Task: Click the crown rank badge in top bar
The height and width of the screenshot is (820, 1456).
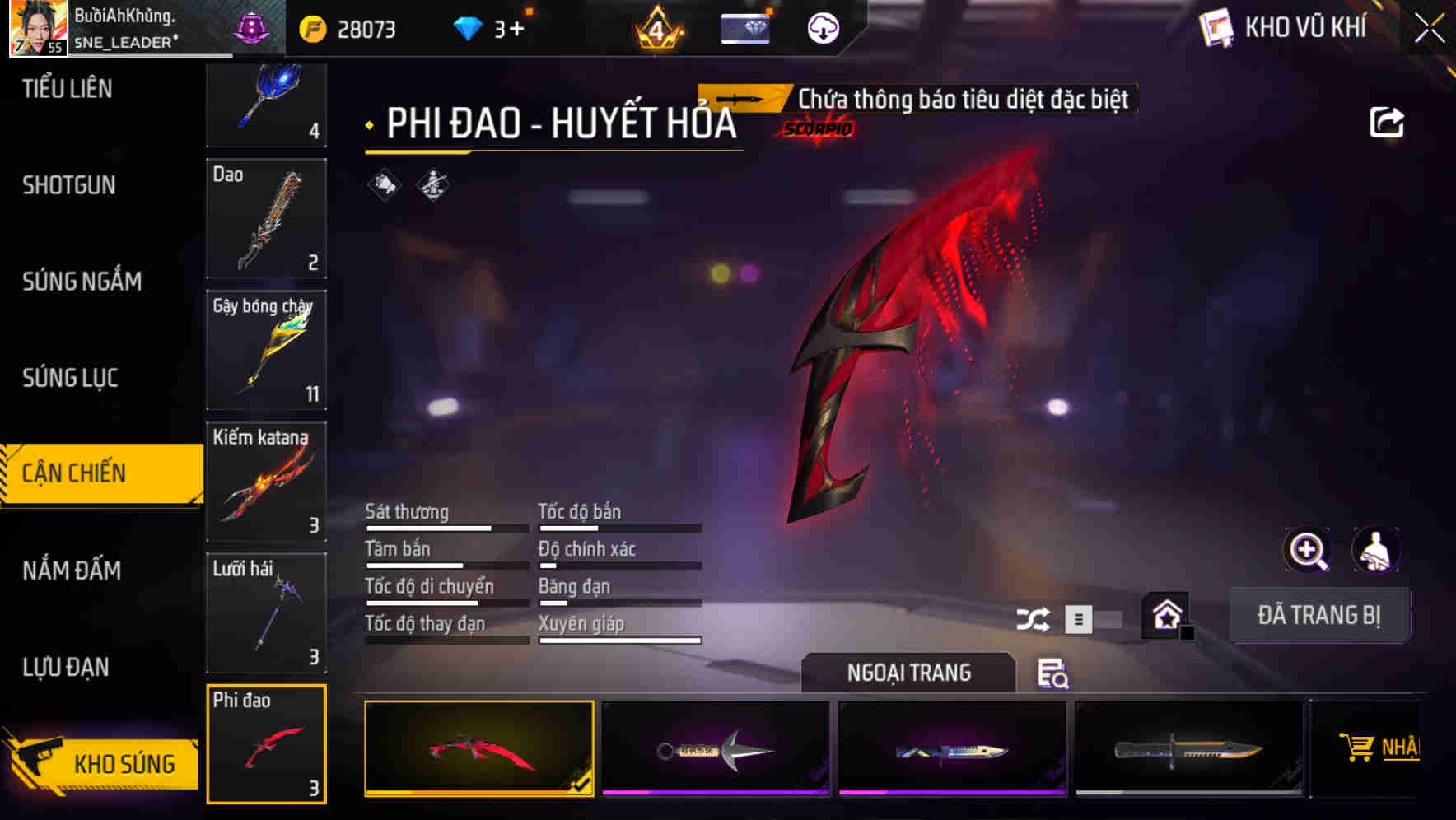Action: tap(656, 29)
